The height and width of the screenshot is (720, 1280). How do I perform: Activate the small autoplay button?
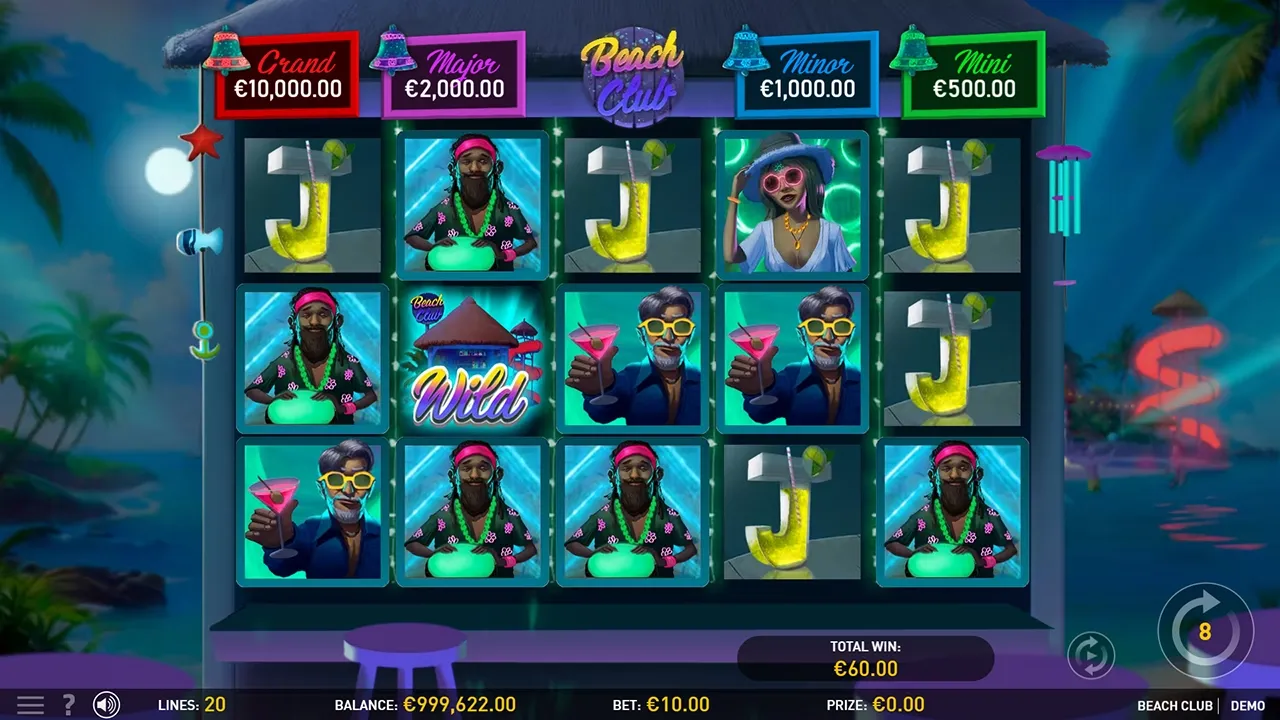click(1091, 655)
